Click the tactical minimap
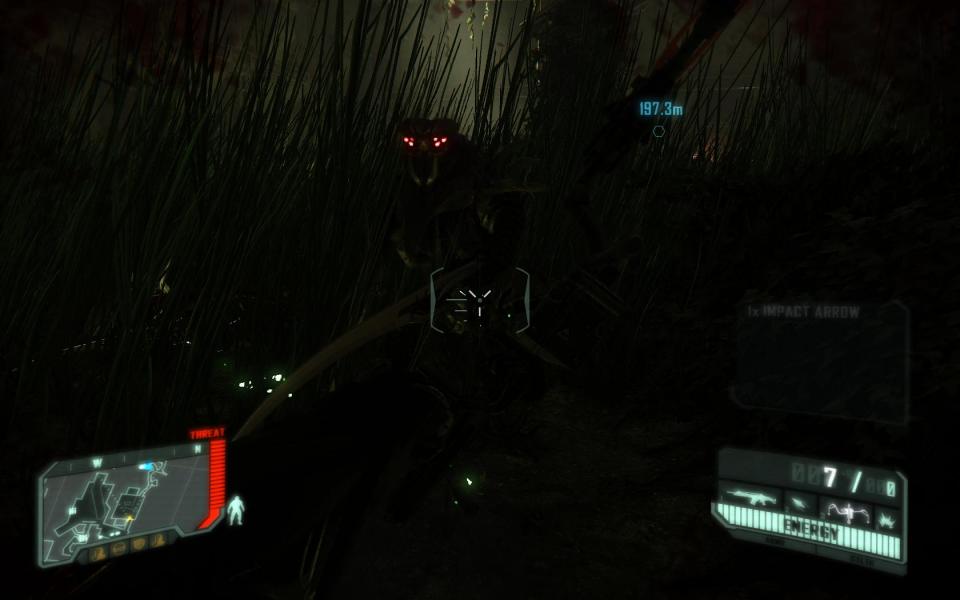 [x=125, y=500]
